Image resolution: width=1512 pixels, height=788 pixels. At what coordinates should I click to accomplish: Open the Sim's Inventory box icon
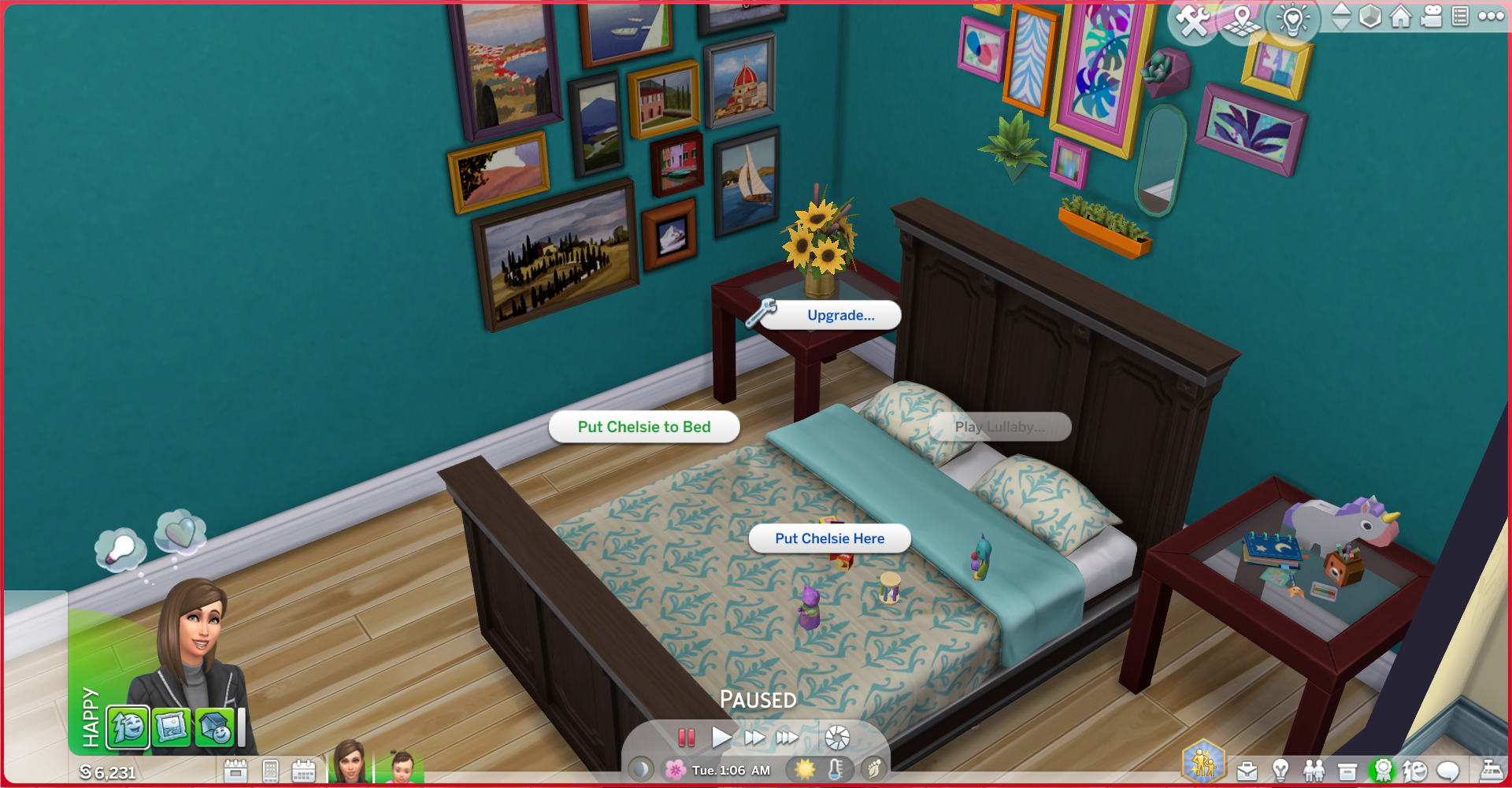(1347, 771)
